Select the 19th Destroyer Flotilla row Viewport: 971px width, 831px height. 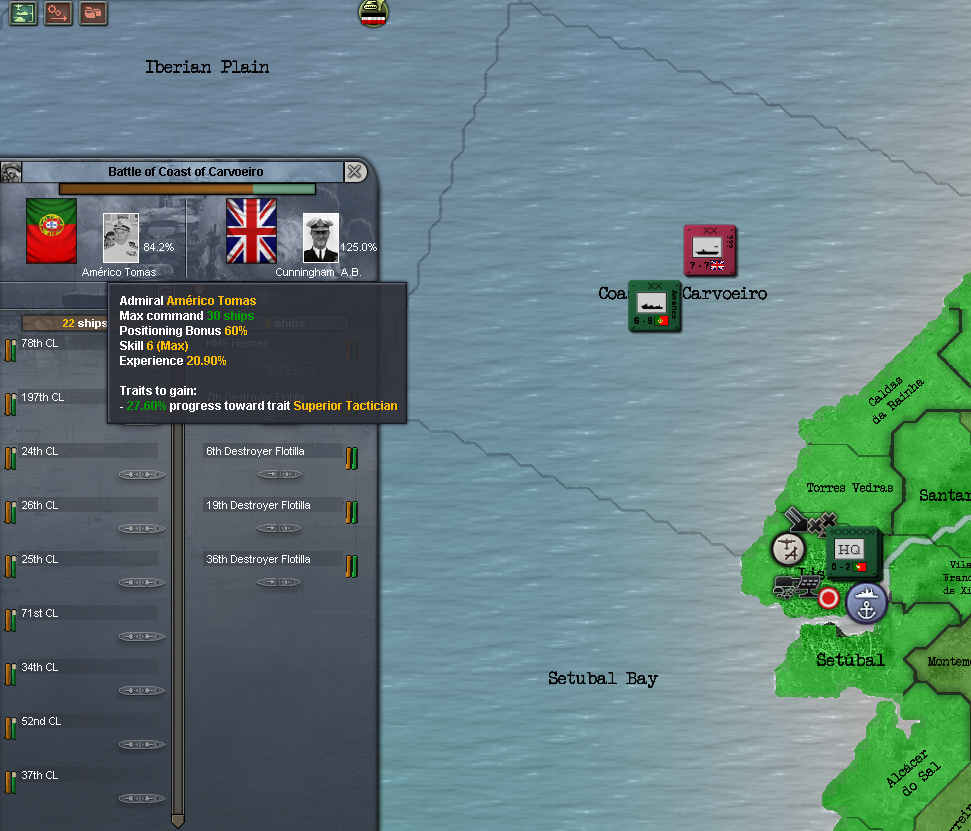pos(272,506)
